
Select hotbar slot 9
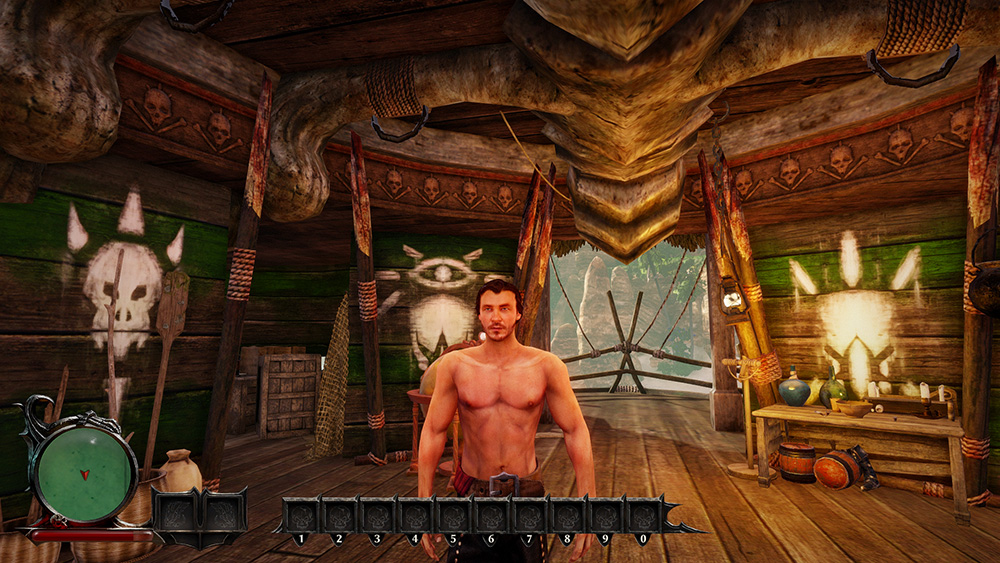click(605, 516)
